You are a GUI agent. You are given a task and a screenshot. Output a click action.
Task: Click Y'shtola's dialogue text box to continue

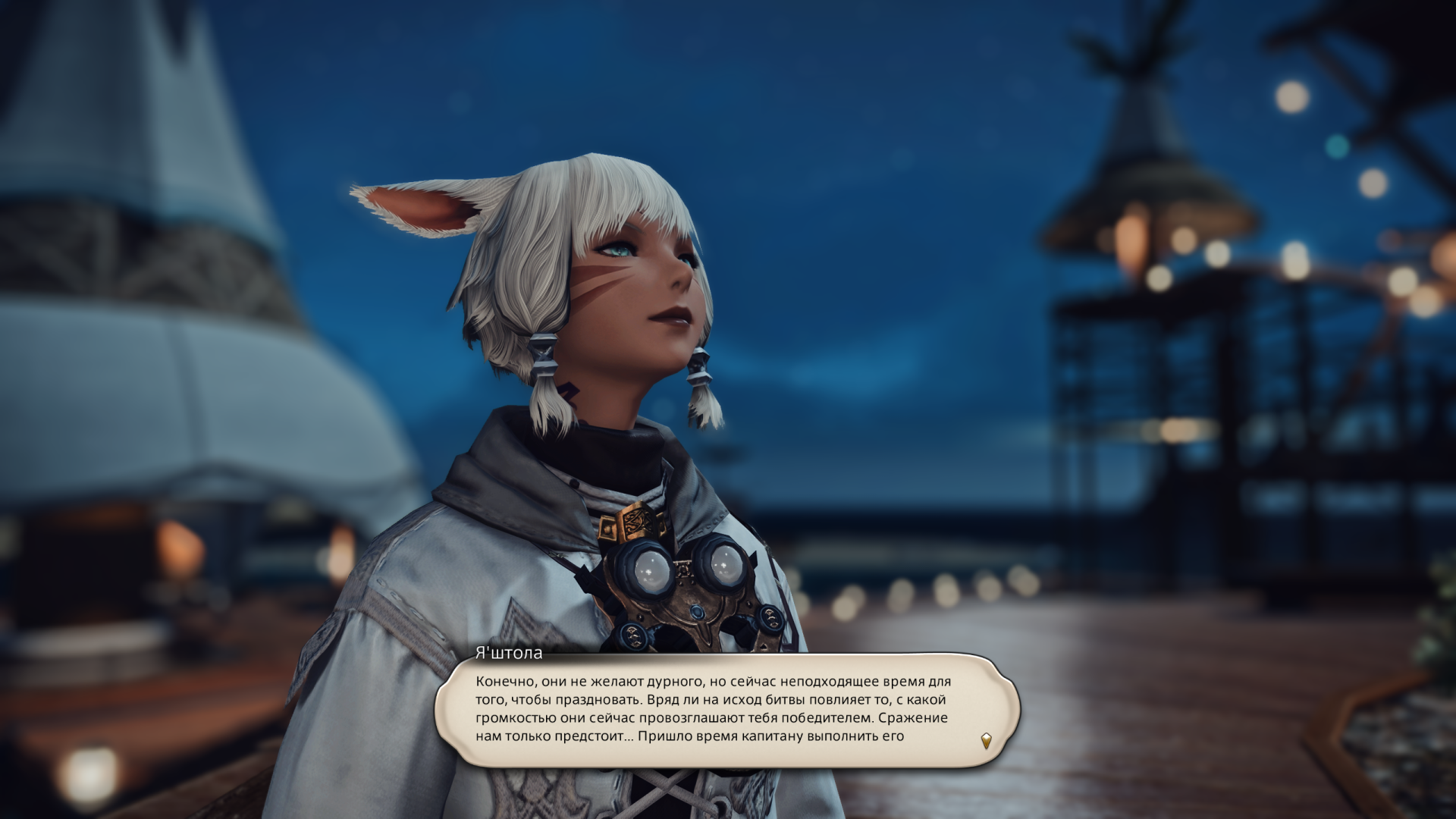713,709
